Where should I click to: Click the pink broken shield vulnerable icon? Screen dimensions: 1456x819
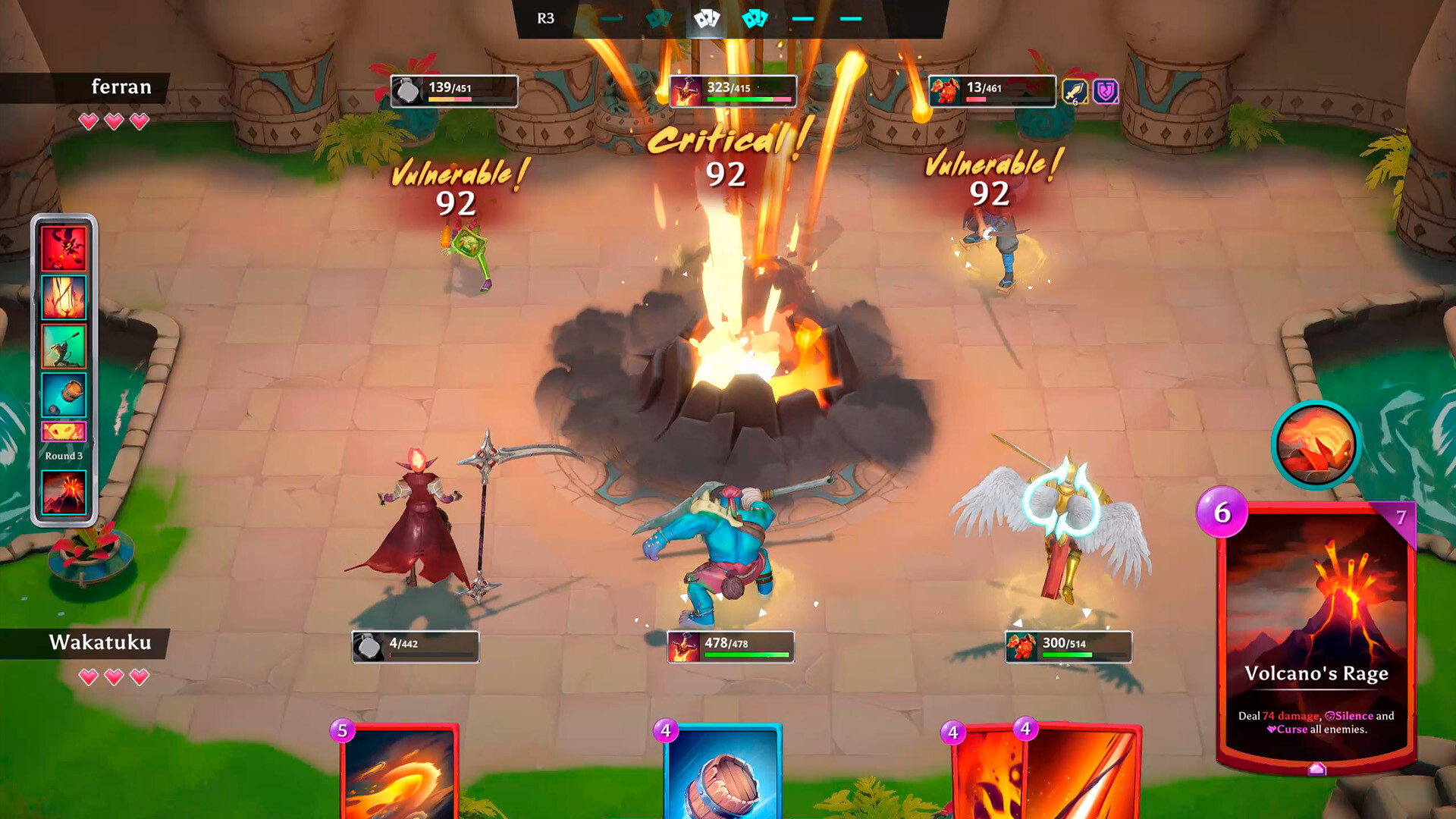coord(1104,92)
